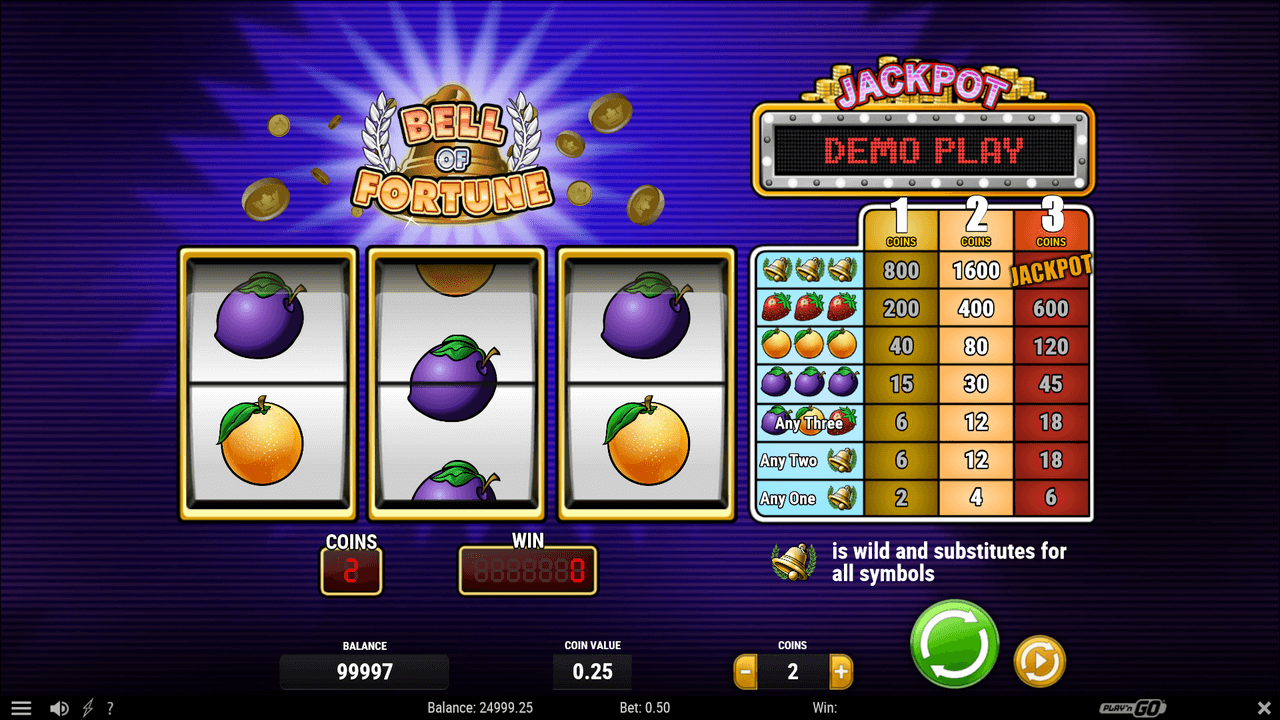Image resolution: width=1280 pixels, height=720 pixels.
Task: Spin the reels with the green button
Action: (954, 644)
